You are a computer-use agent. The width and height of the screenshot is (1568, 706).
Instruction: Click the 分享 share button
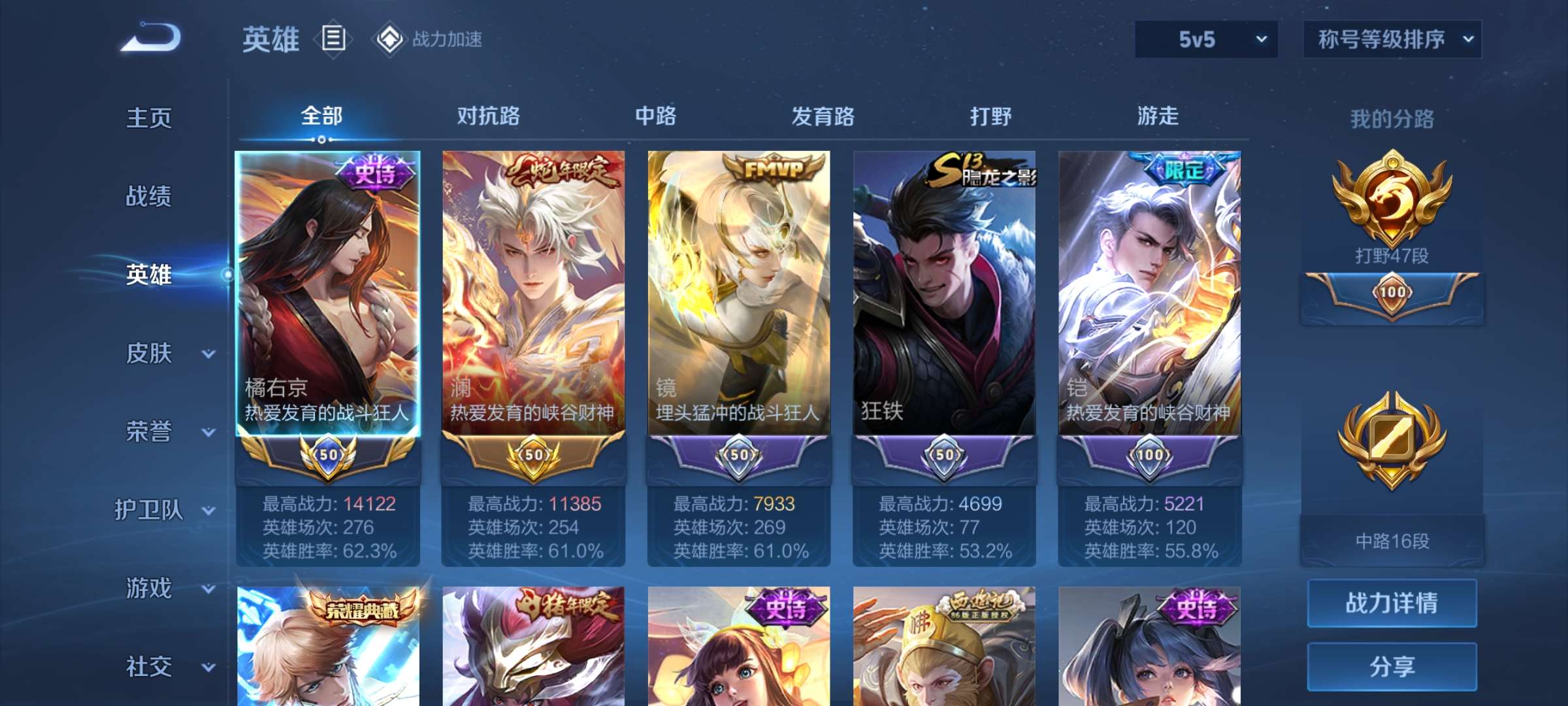click(x=1392, y=667)
